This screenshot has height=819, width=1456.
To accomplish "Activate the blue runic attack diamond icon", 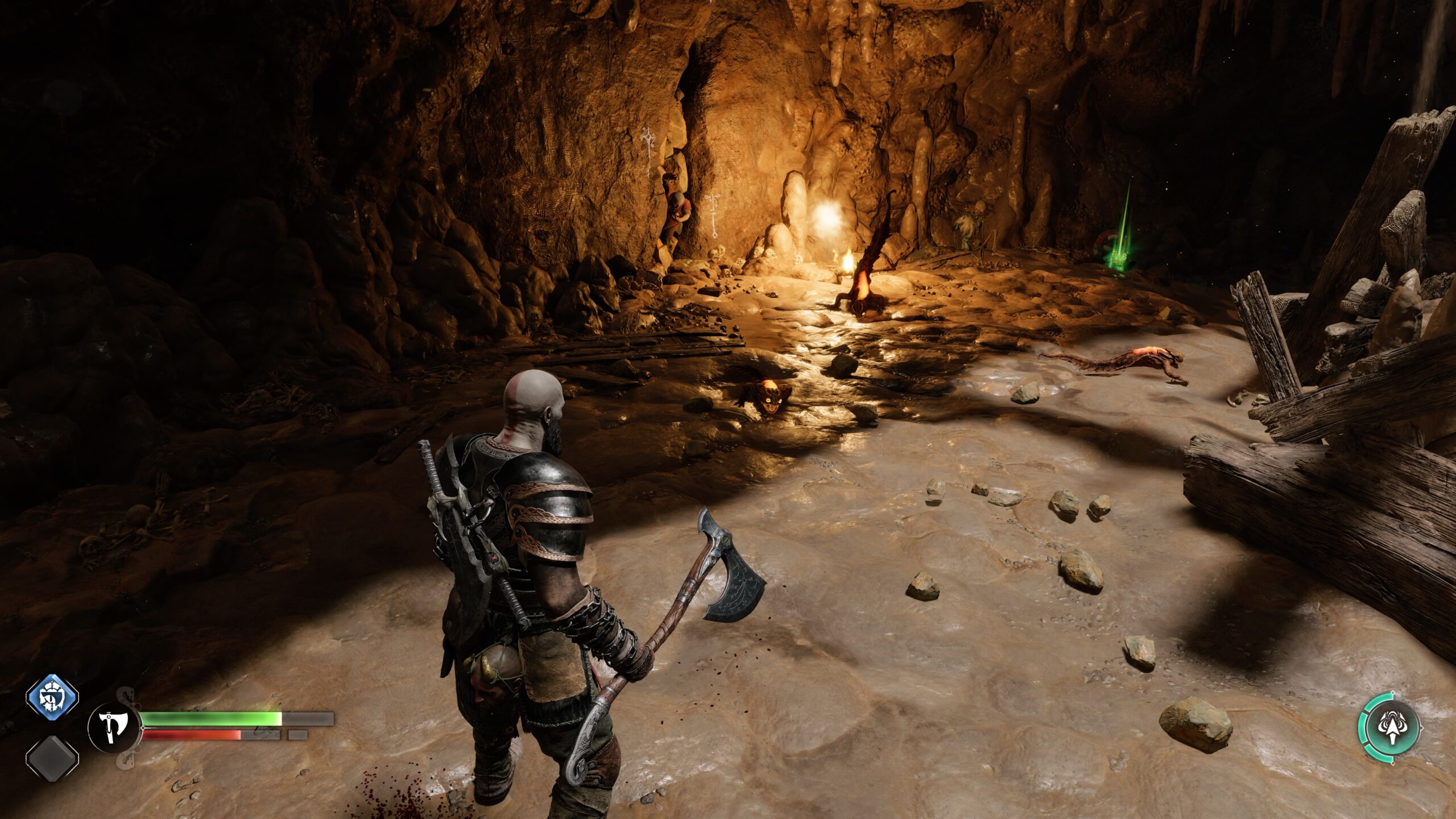I will point(52,697).
